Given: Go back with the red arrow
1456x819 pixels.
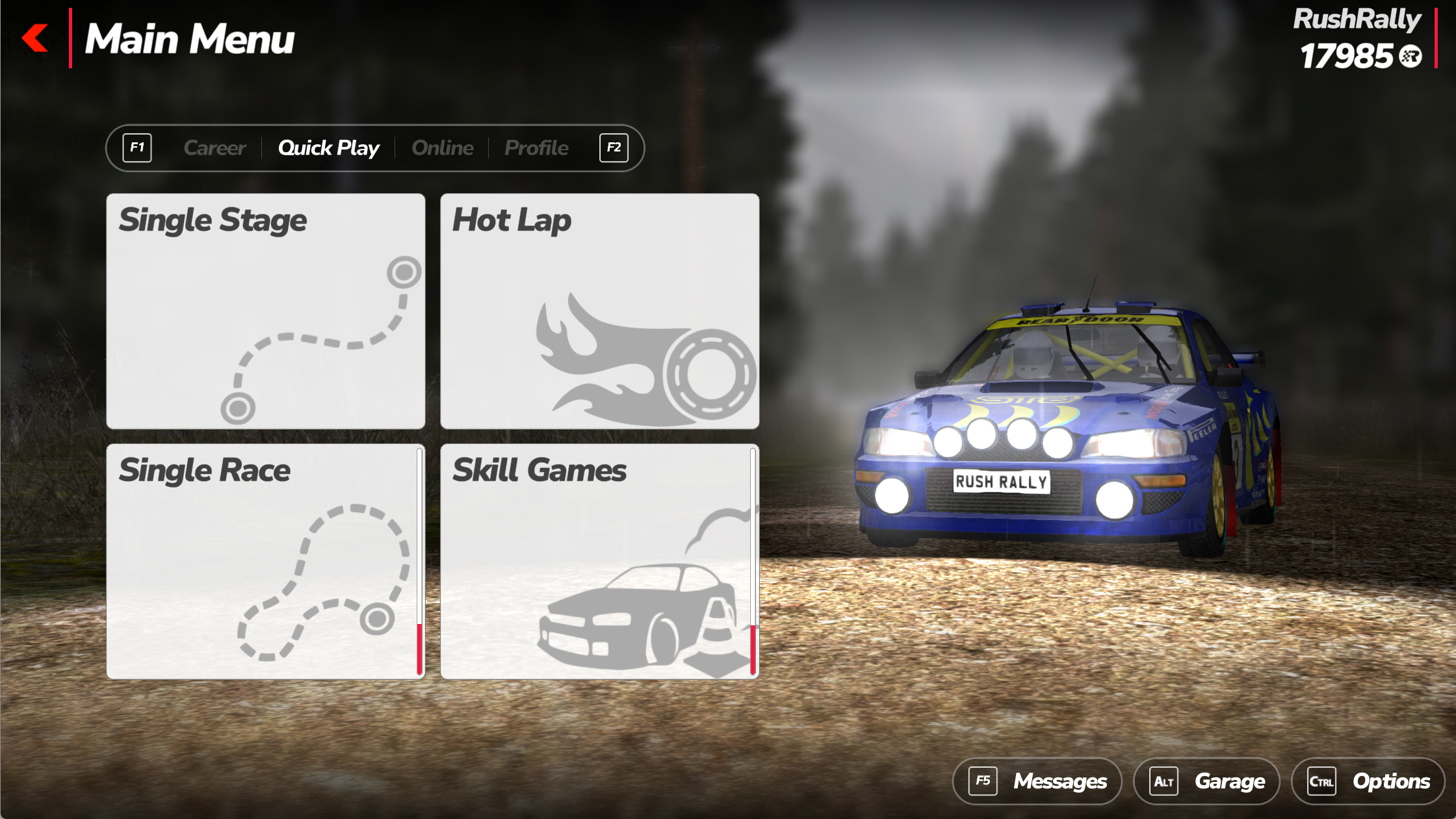Looking at the screenshot, I should coord(35,38).
